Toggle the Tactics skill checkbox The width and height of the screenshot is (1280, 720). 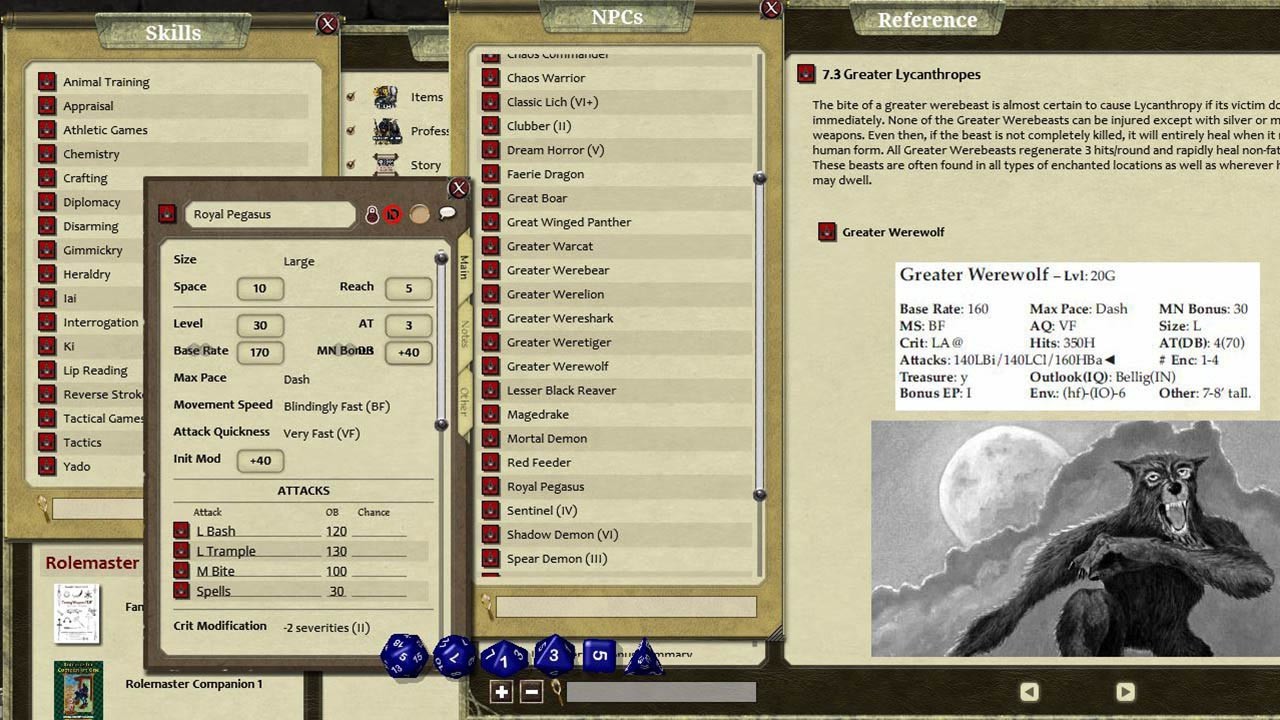47,442
